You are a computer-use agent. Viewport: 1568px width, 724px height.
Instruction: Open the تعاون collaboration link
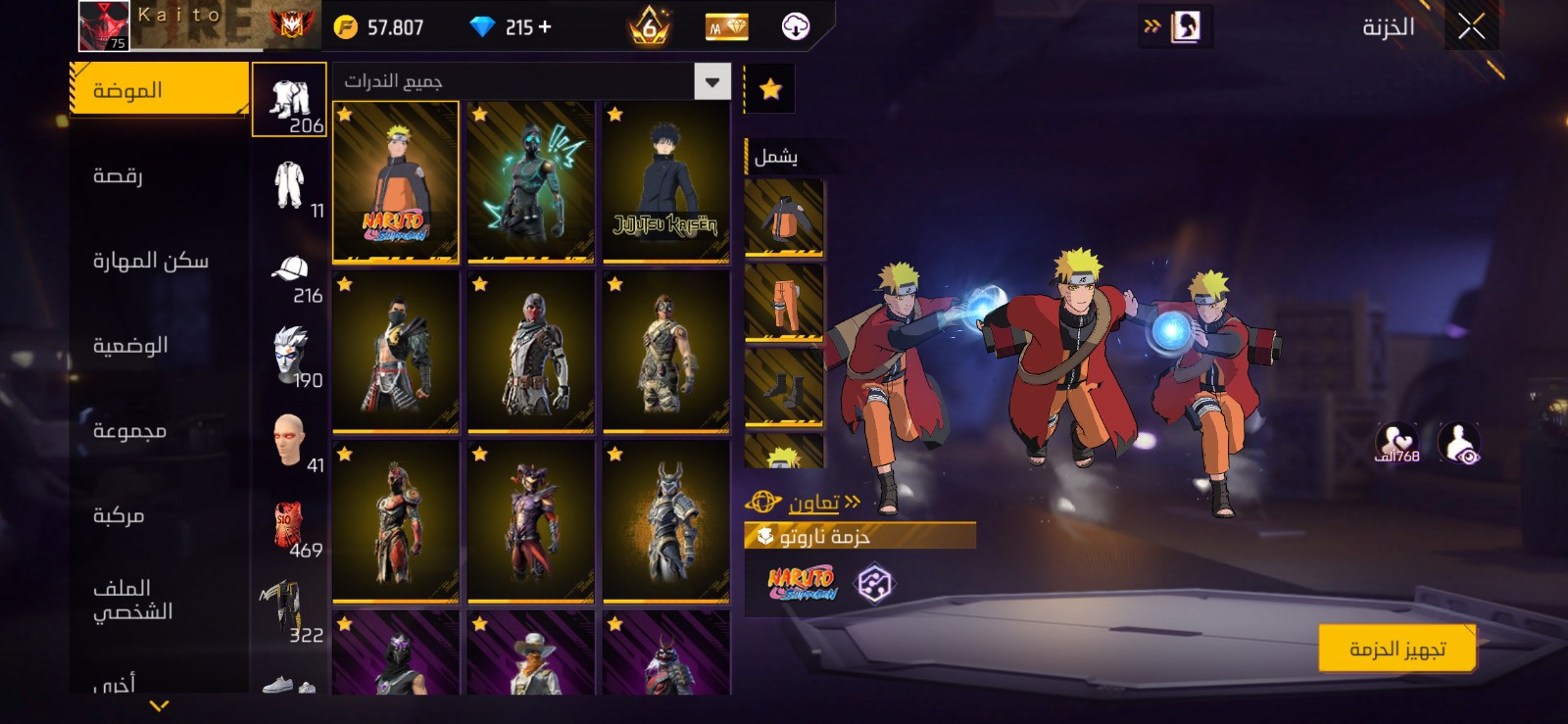click(x=813, y=504)
